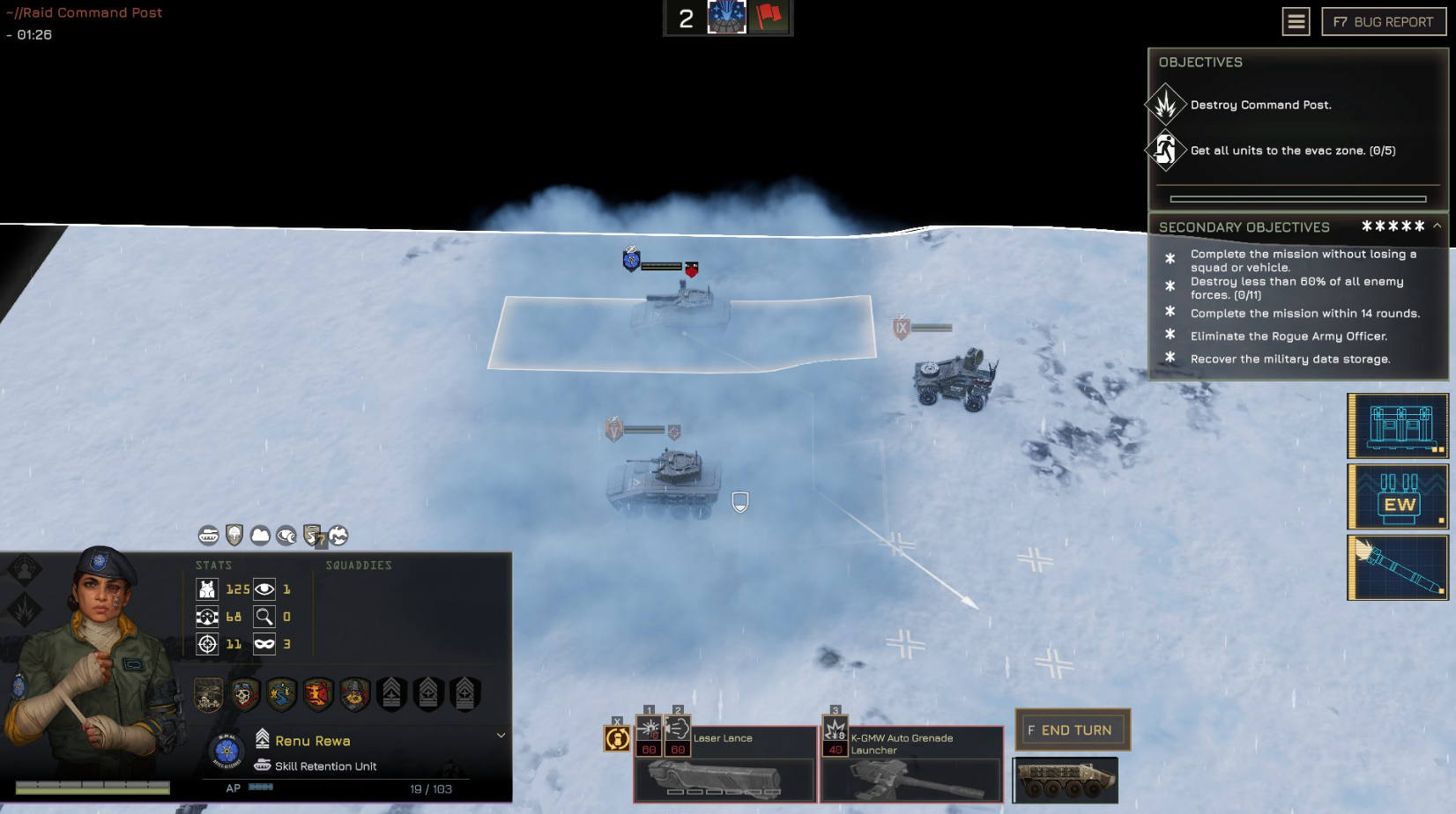Activate the EW electronic warfare card

tap(1397, 497)
